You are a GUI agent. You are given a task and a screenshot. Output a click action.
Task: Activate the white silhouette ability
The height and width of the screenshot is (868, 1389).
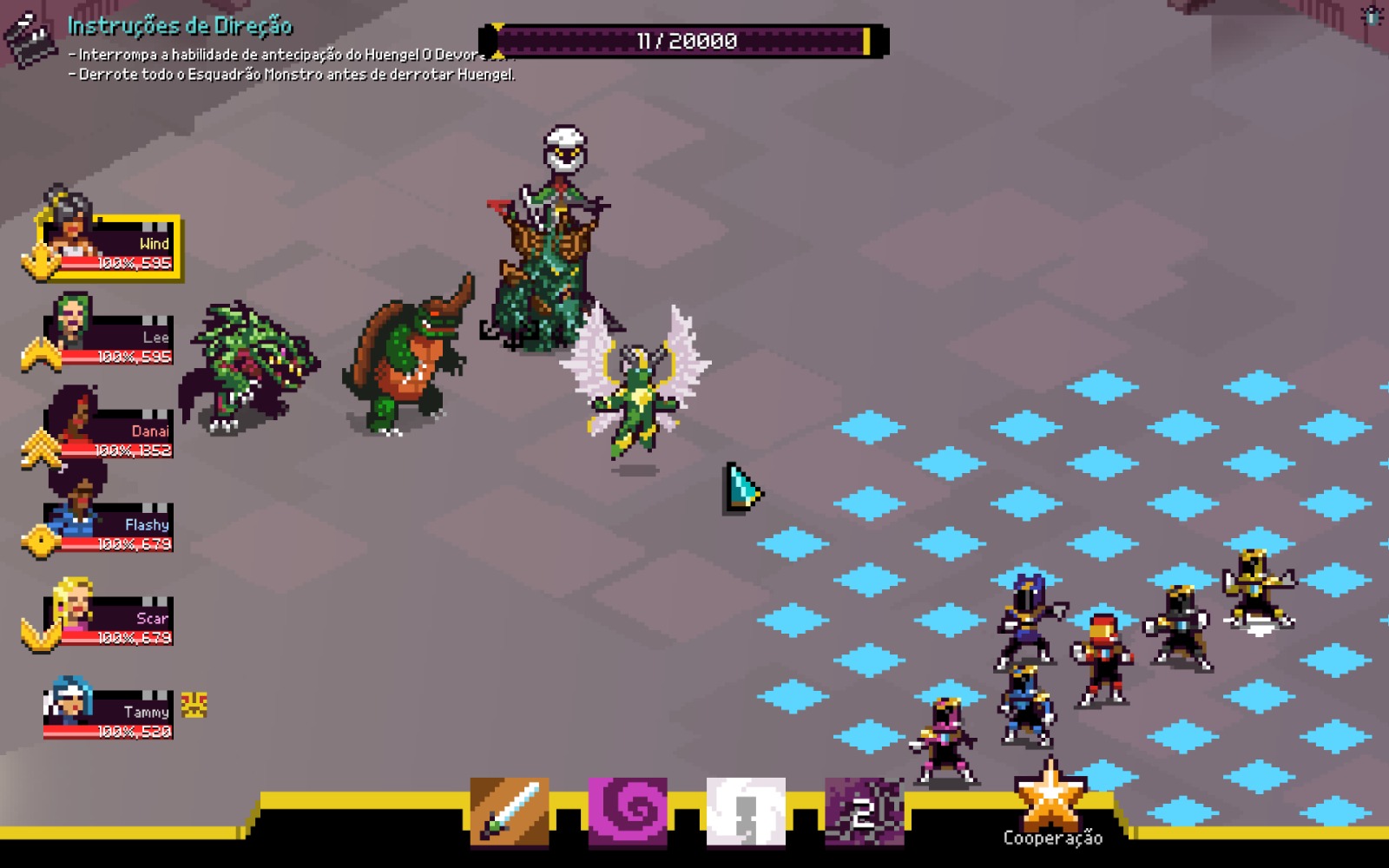[x=746, y=812]
